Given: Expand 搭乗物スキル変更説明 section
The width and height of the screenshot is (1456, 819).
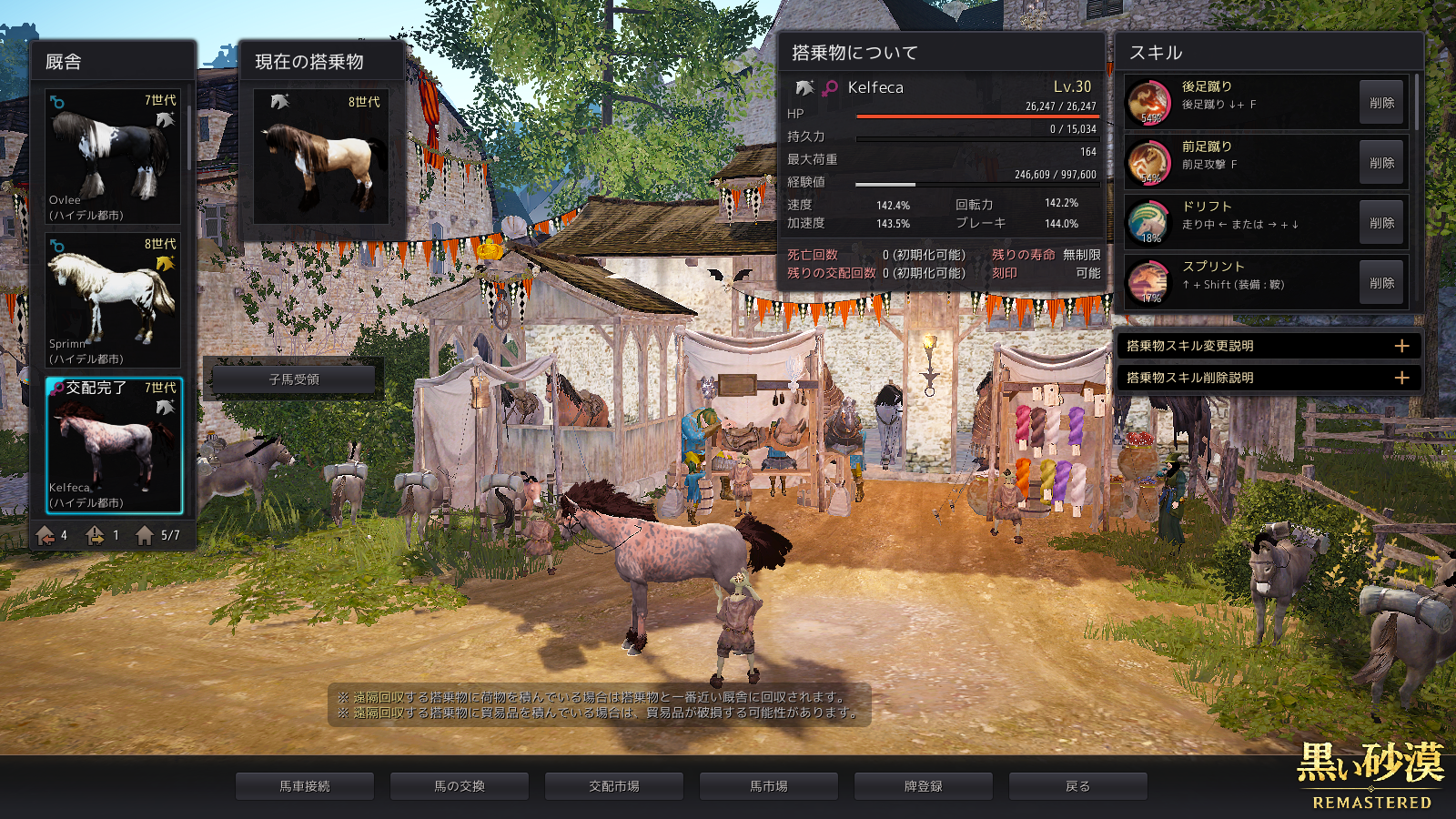Looking at the screenshot, I should (x=1401, y=346).
